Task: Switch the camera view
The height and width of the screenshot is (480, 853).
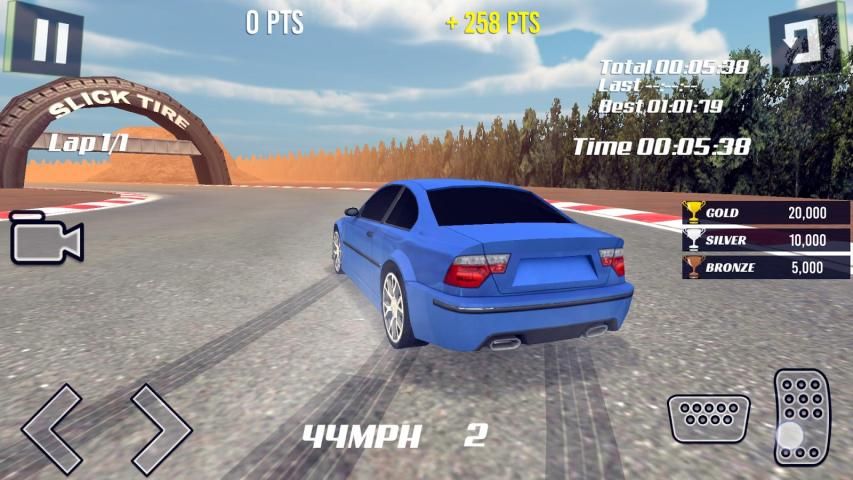Action: [46, 240]
